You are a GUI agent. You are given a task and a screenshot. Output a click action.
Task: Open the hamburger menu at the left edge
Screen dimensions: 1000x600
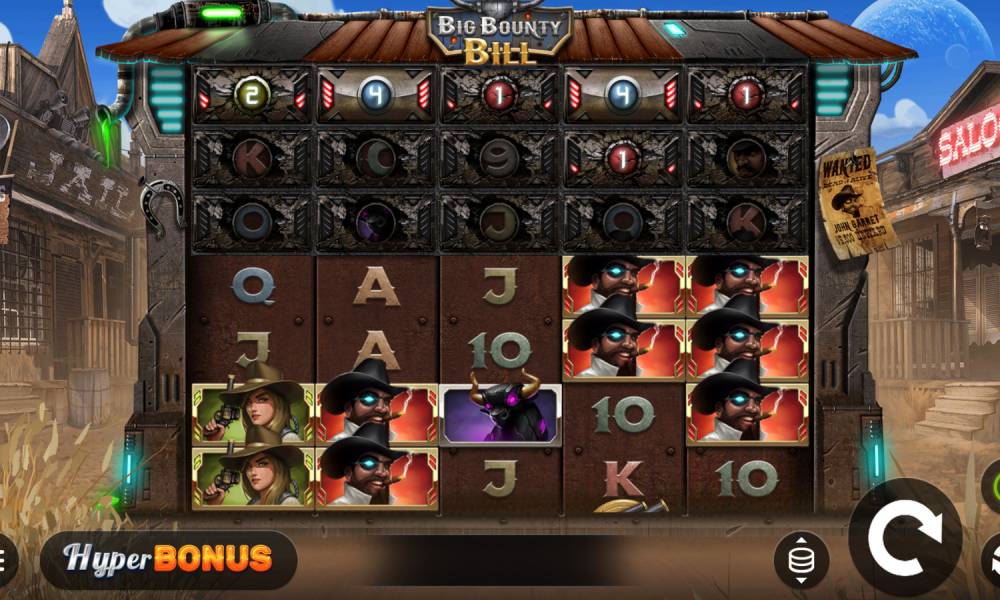point(5,557)
